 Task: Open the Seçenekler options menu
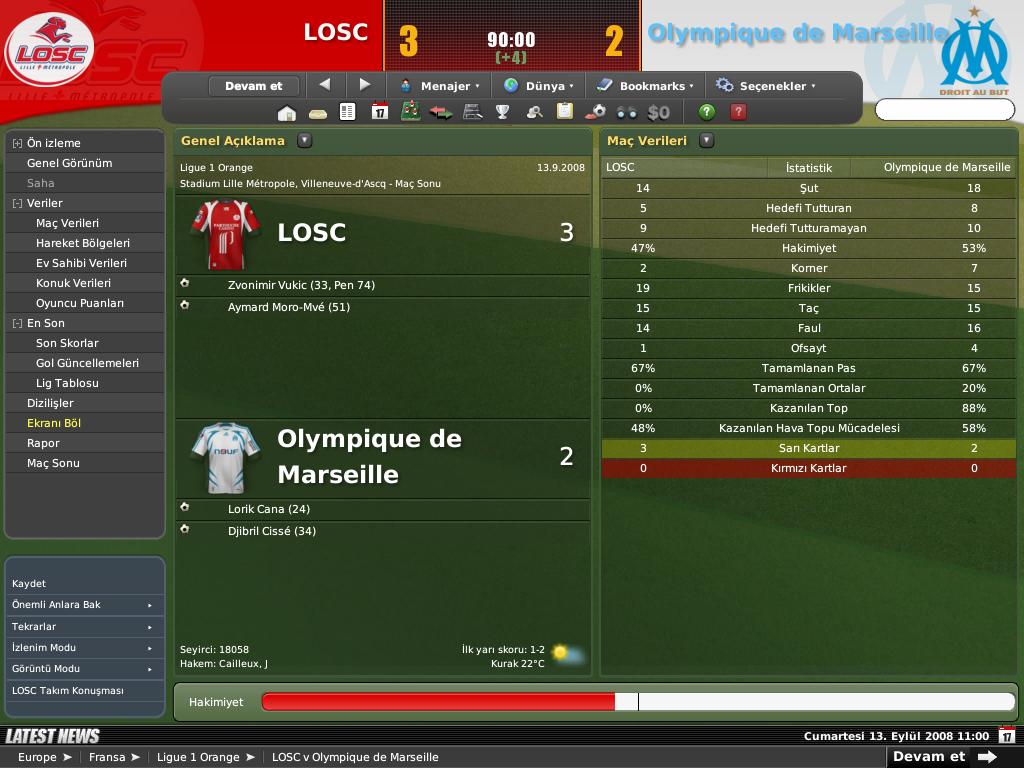766,86
